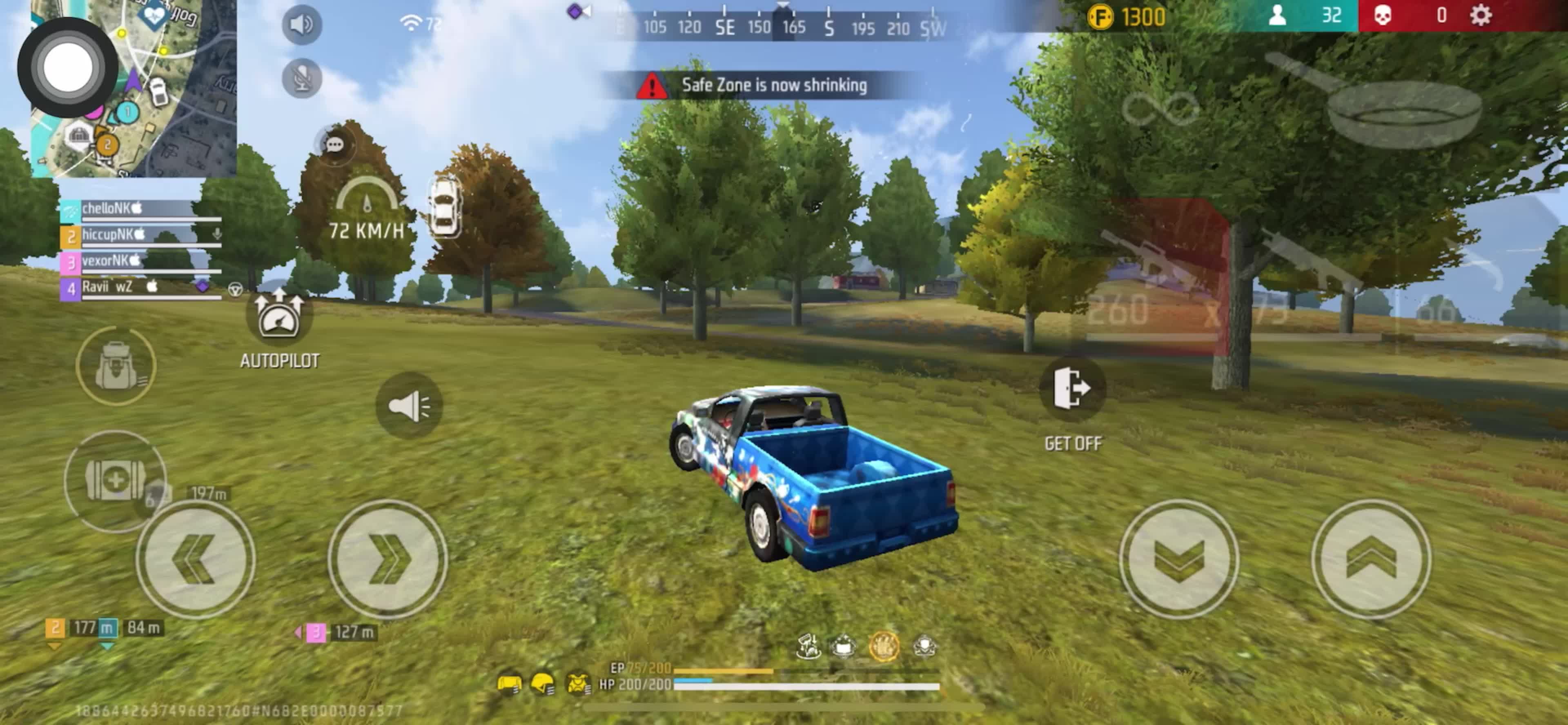Screen dimensions: 1568x725
Task: Open the settings gear icon
Action: (1480, 15)
